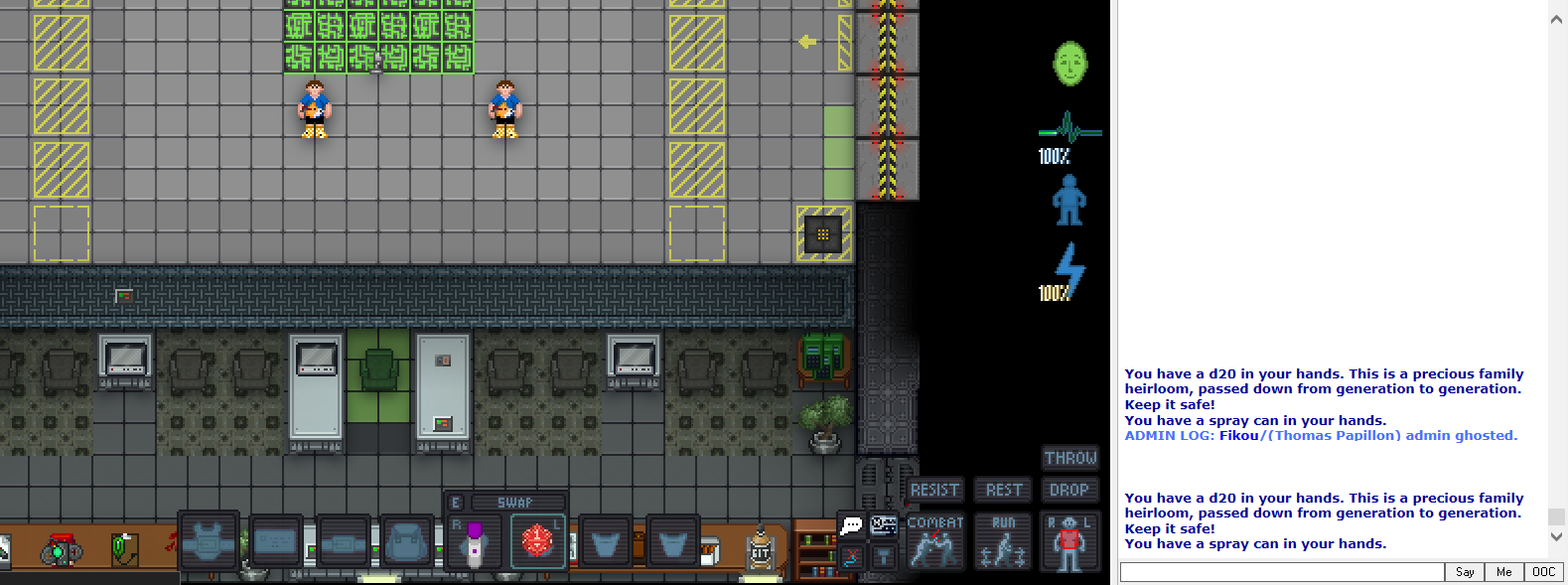Click the ID card slot
This screenshot has height=585, width=1568.
pos(276,542)
